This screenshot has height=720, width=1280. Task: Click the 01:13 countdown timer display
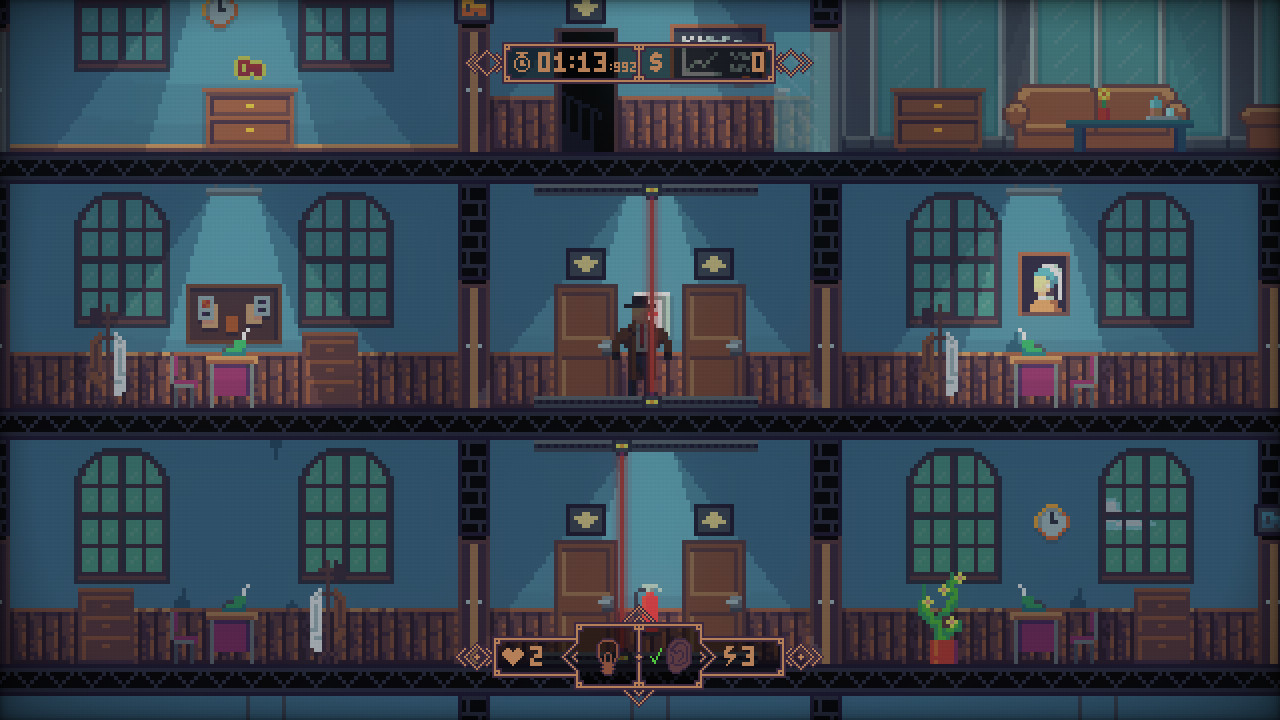coord(571,61)
